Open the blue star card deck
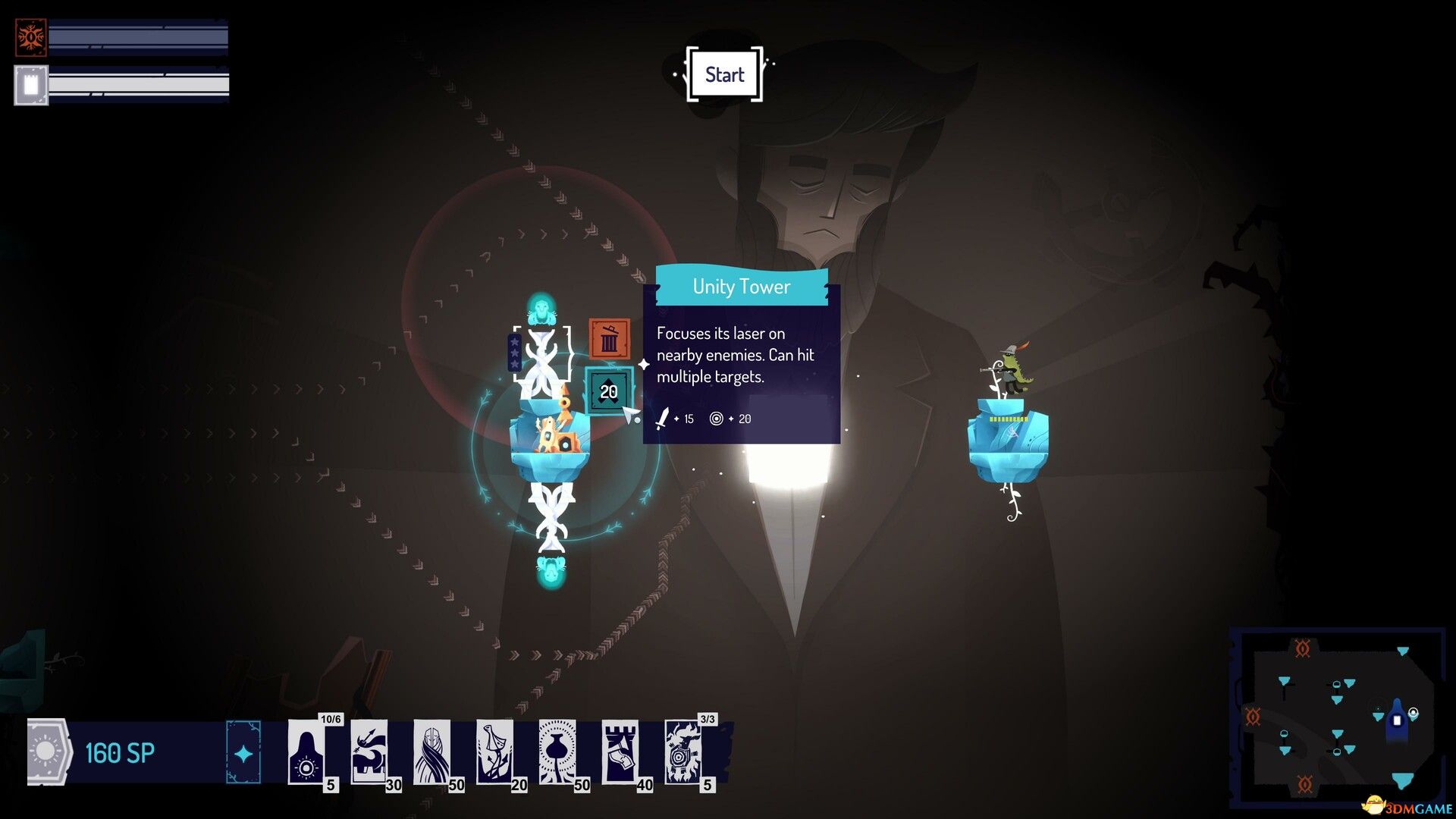Screen dimensions: 1456x819 click(243, 753)
